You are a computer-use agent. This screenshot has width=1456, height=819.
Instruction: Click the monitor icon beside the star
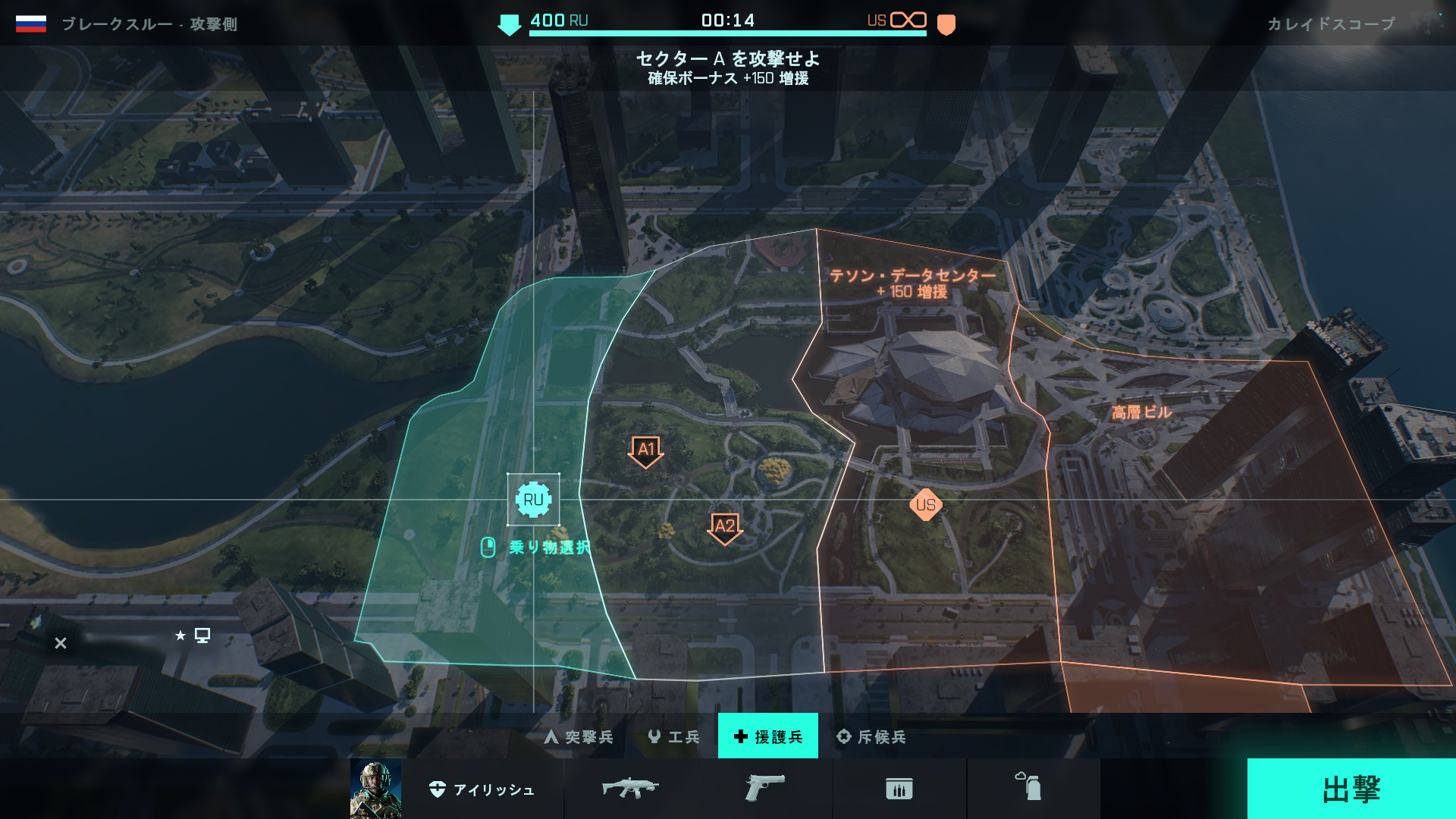click(x=202, y=635)
